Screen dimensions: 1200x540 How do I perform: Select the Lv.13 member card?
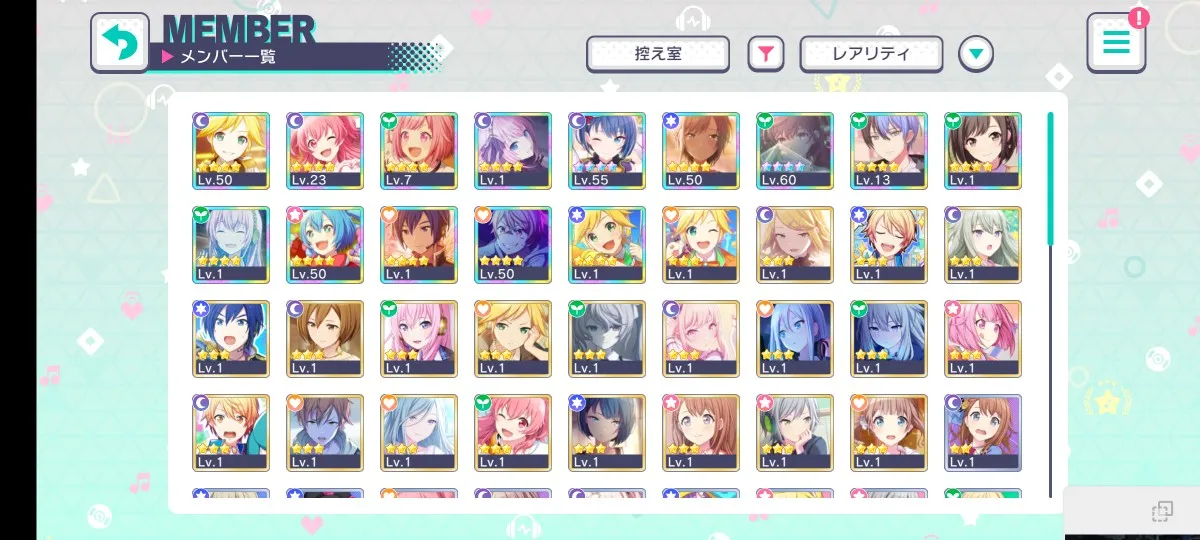[x=889, y=150]
